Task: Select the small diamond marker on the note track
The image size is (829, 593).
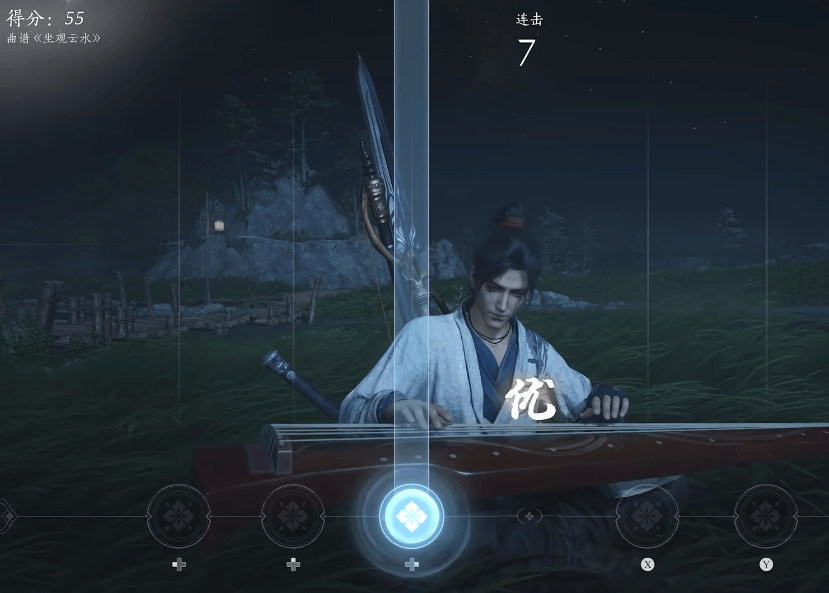Action: coord(531,516)
